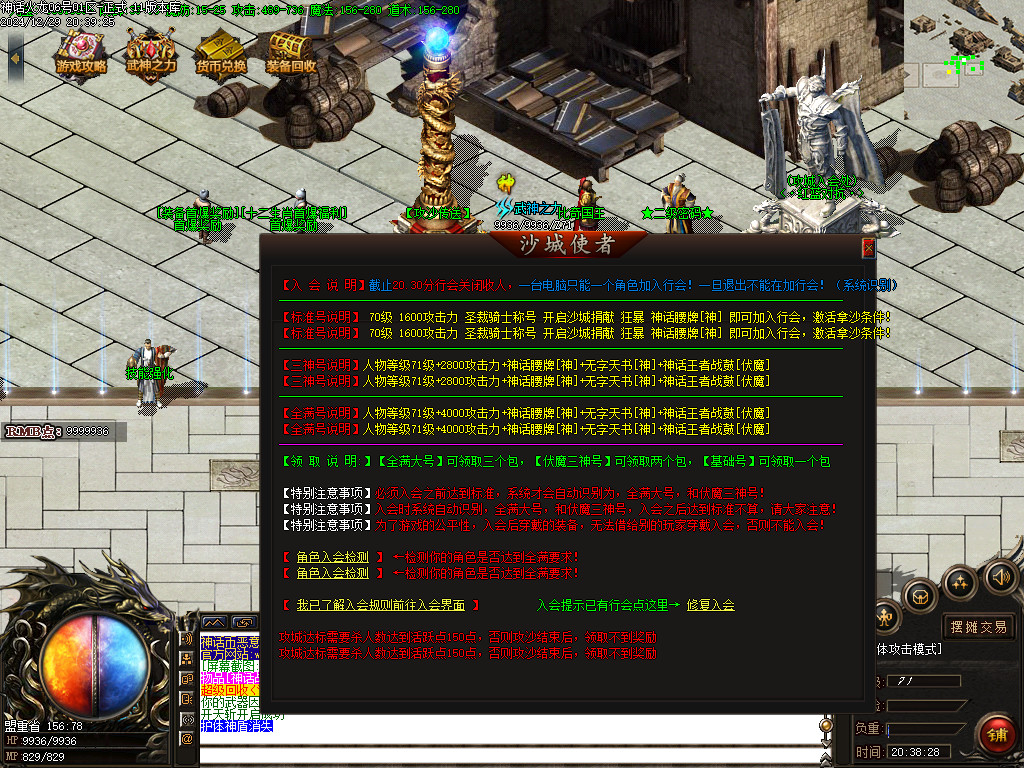Open the three-star skills round icon
The height and width of the screenshot is (768, 1024).
(x=960, y=583)
